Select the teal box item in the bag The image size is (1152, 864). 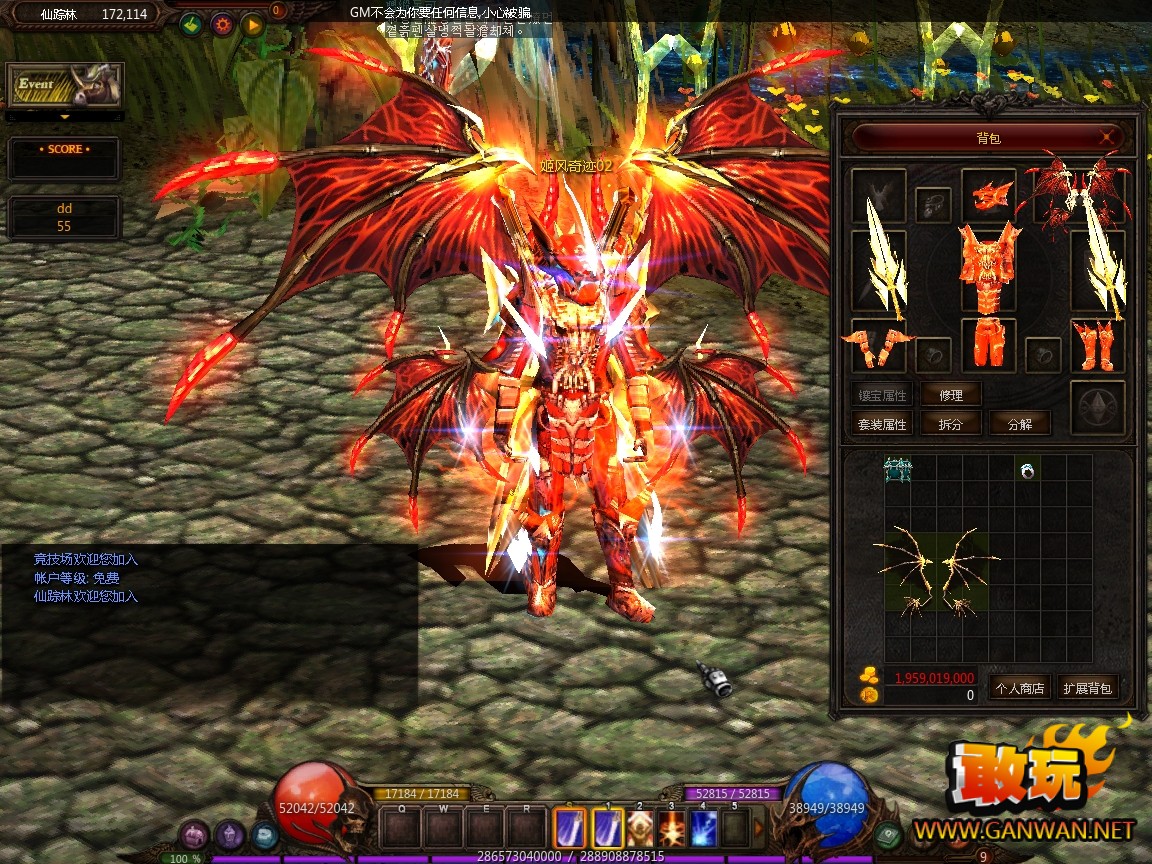coord(897,469)
